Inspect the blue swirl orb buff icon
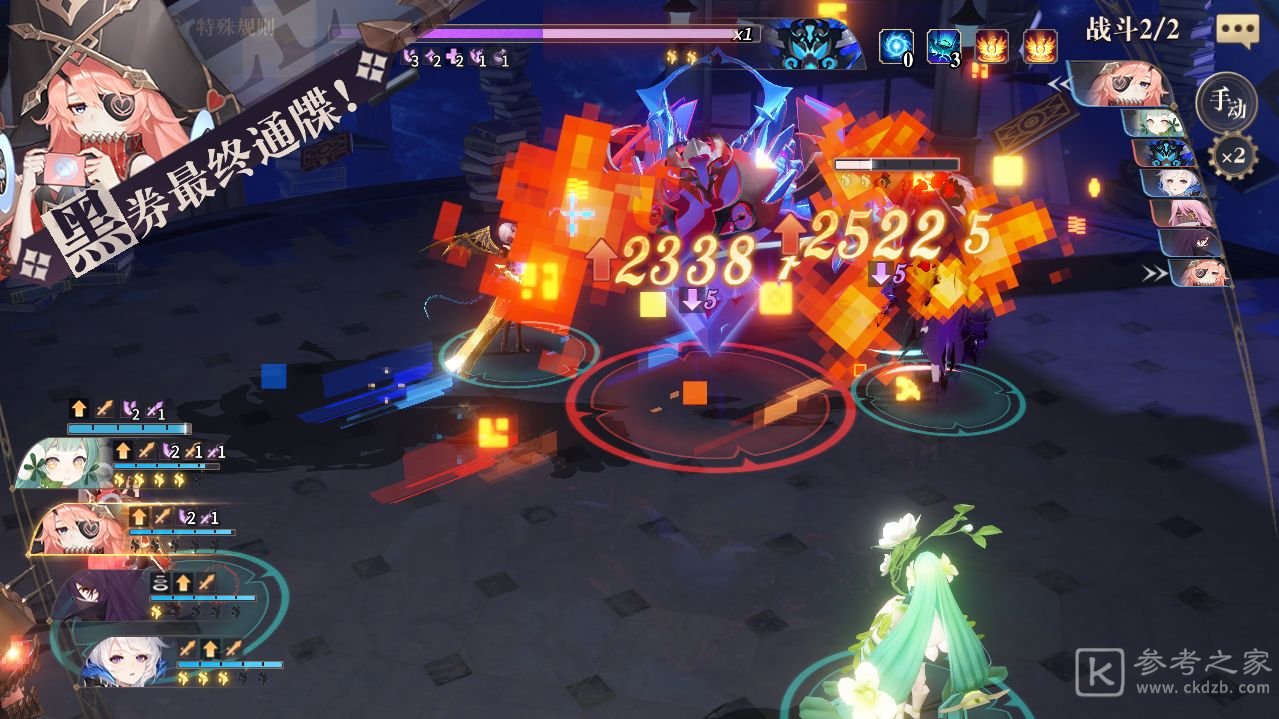Viewport: 1279px width, 719px height. click(x=896, y=46)
